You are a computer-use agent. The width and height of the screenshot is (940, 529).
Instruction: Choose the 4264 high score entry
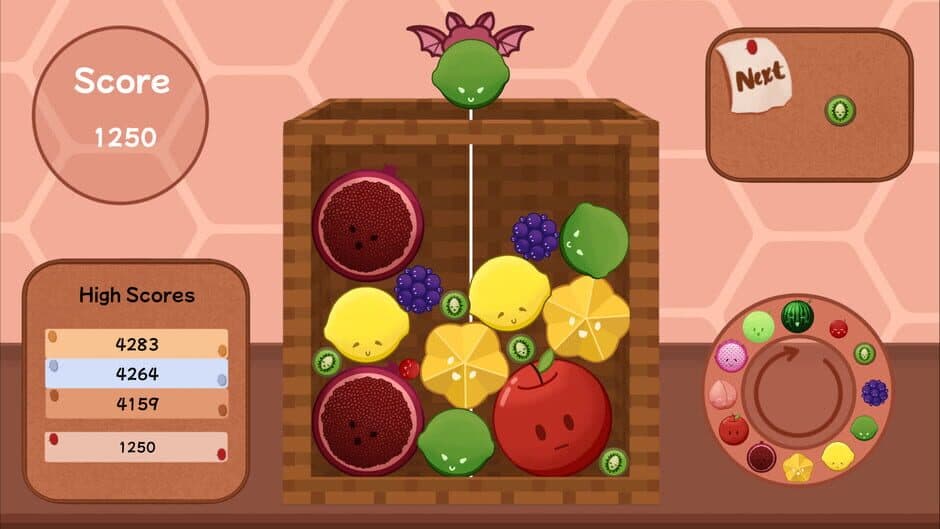pyautogui.click(x=137, y=374)
